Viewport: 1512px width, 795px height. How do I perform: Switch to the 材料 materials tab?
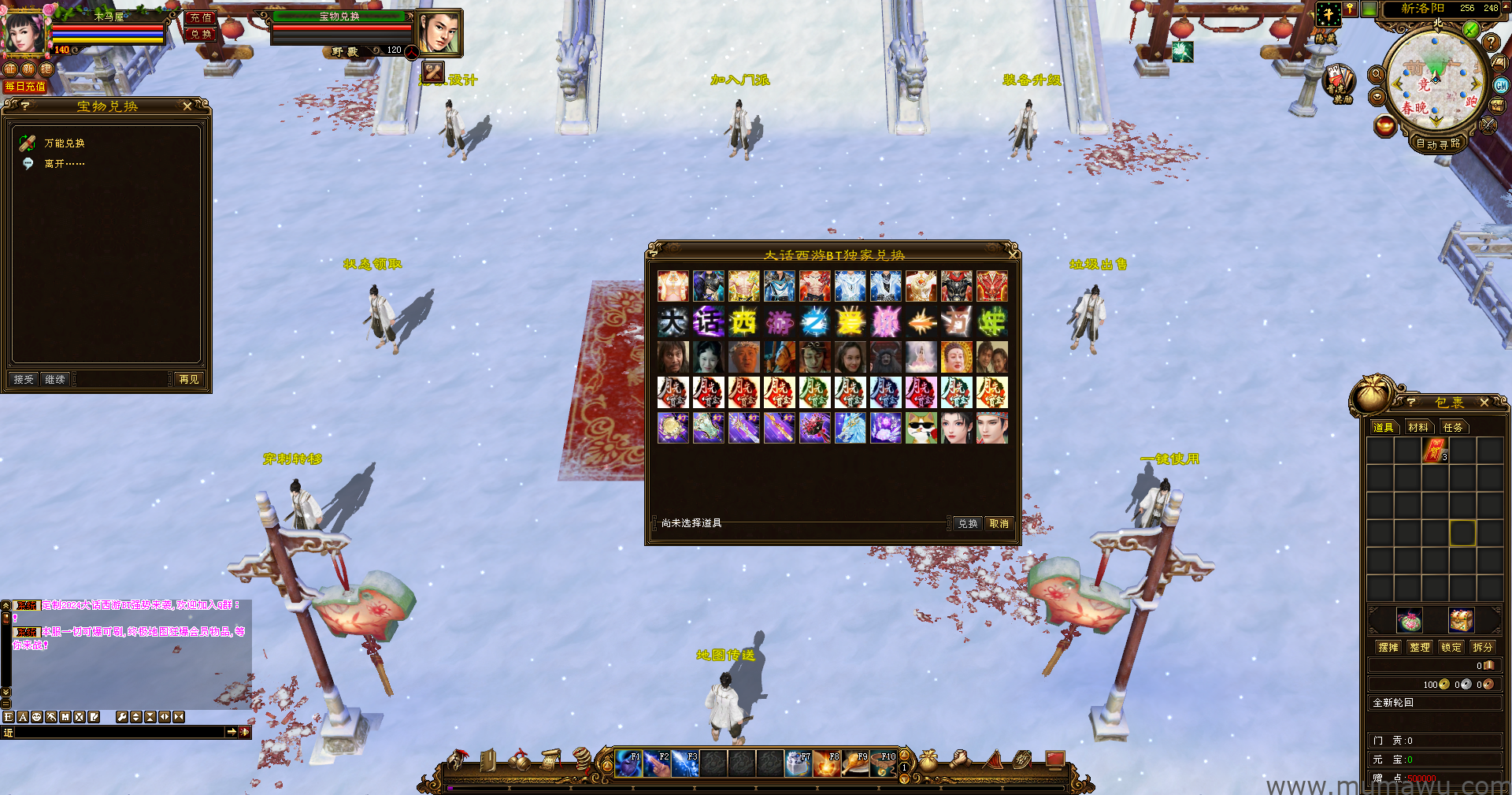(x=1418, y=428)
